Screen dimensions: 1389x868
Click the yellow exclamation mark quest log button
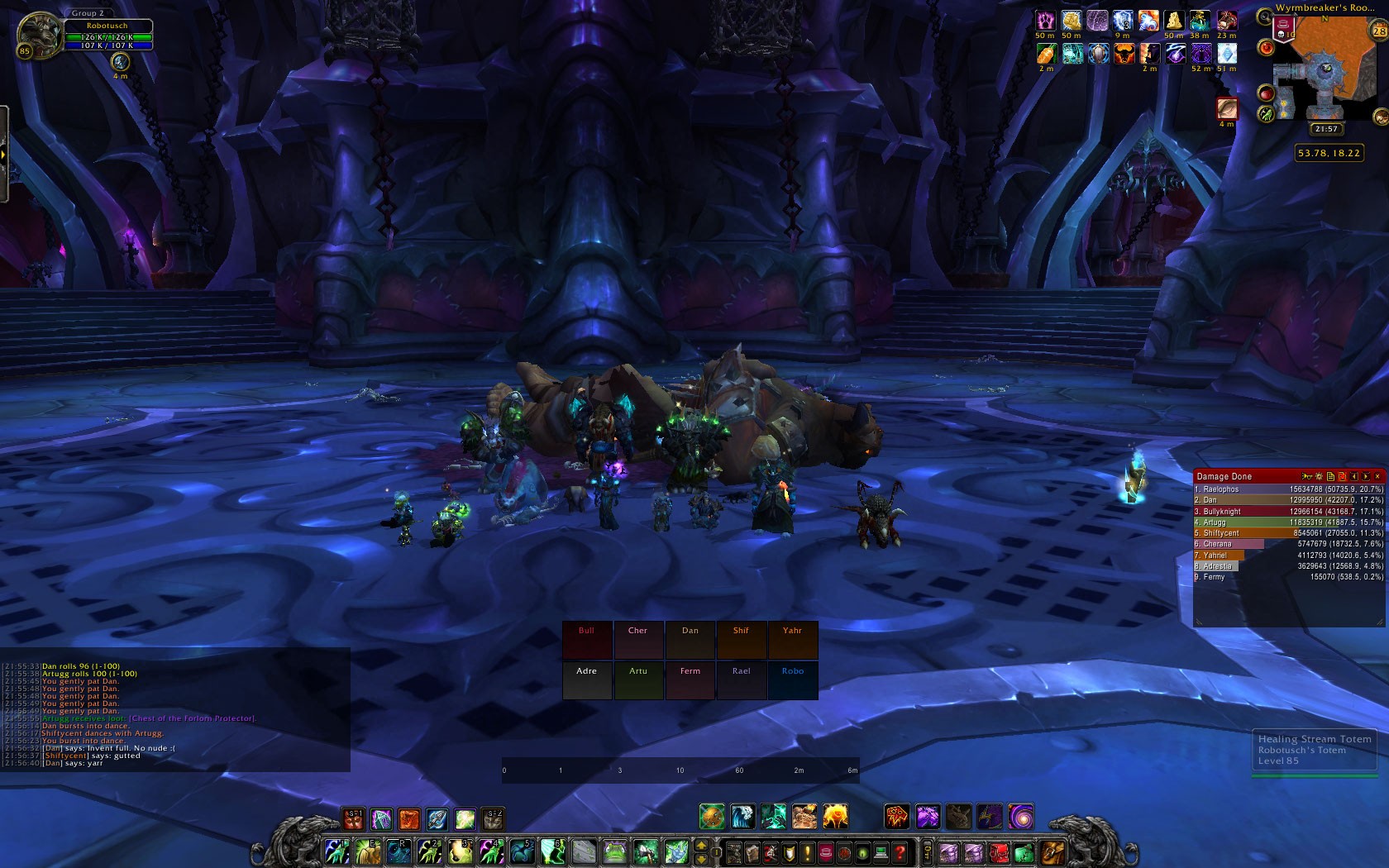[807, 851]
